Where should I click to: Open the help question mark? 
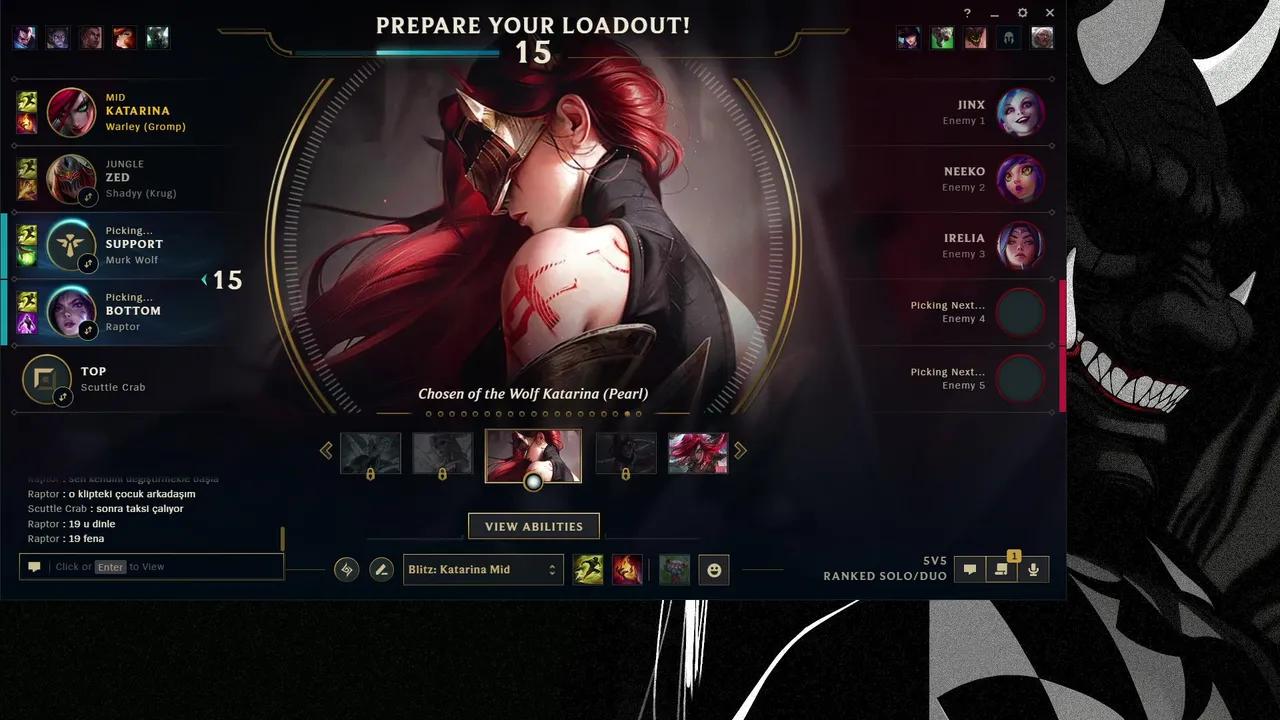[x=966, y=13]
